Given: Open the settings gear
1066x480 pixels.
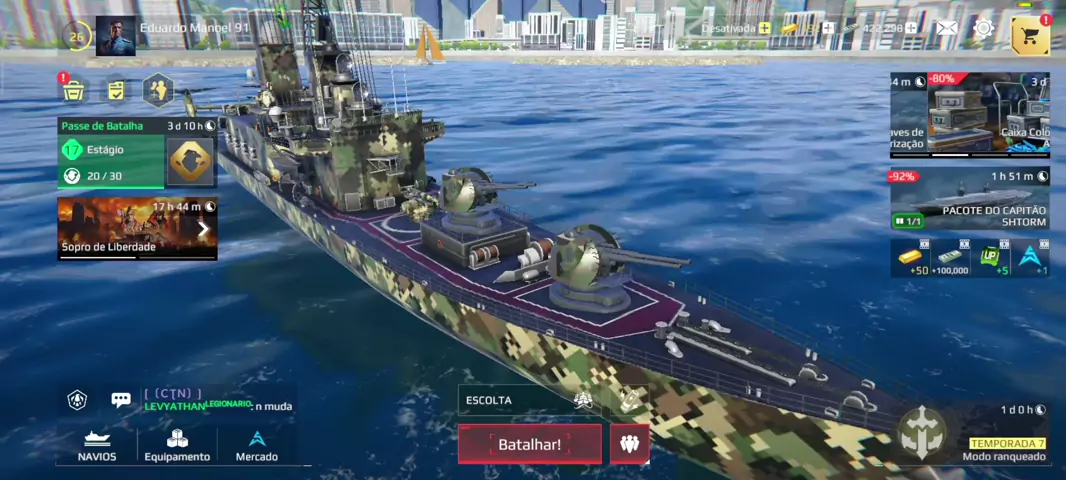Looking at the screenshot, I should click(x=984, y=29).
